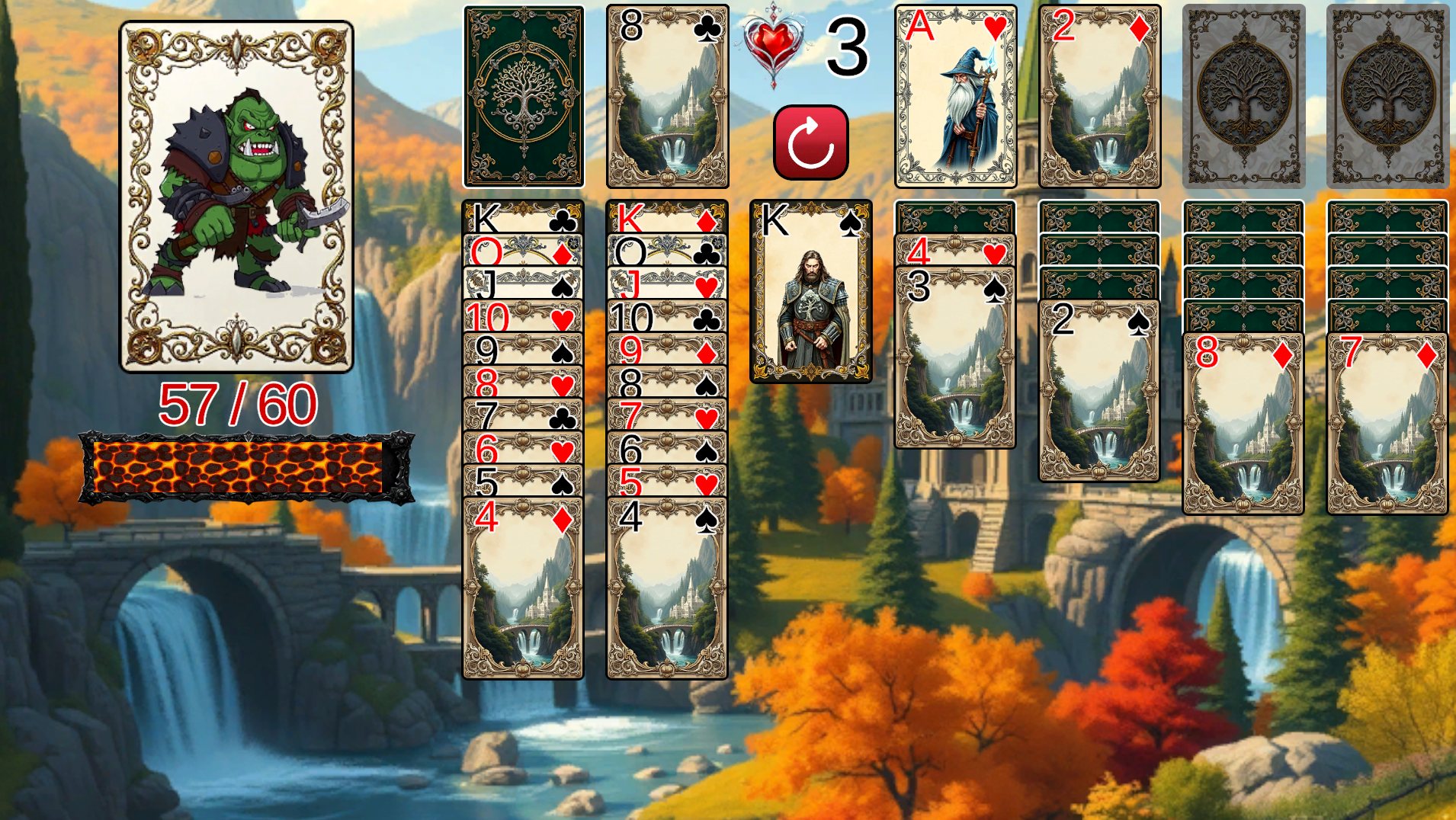Choose the 2 of spades card

1099,390
